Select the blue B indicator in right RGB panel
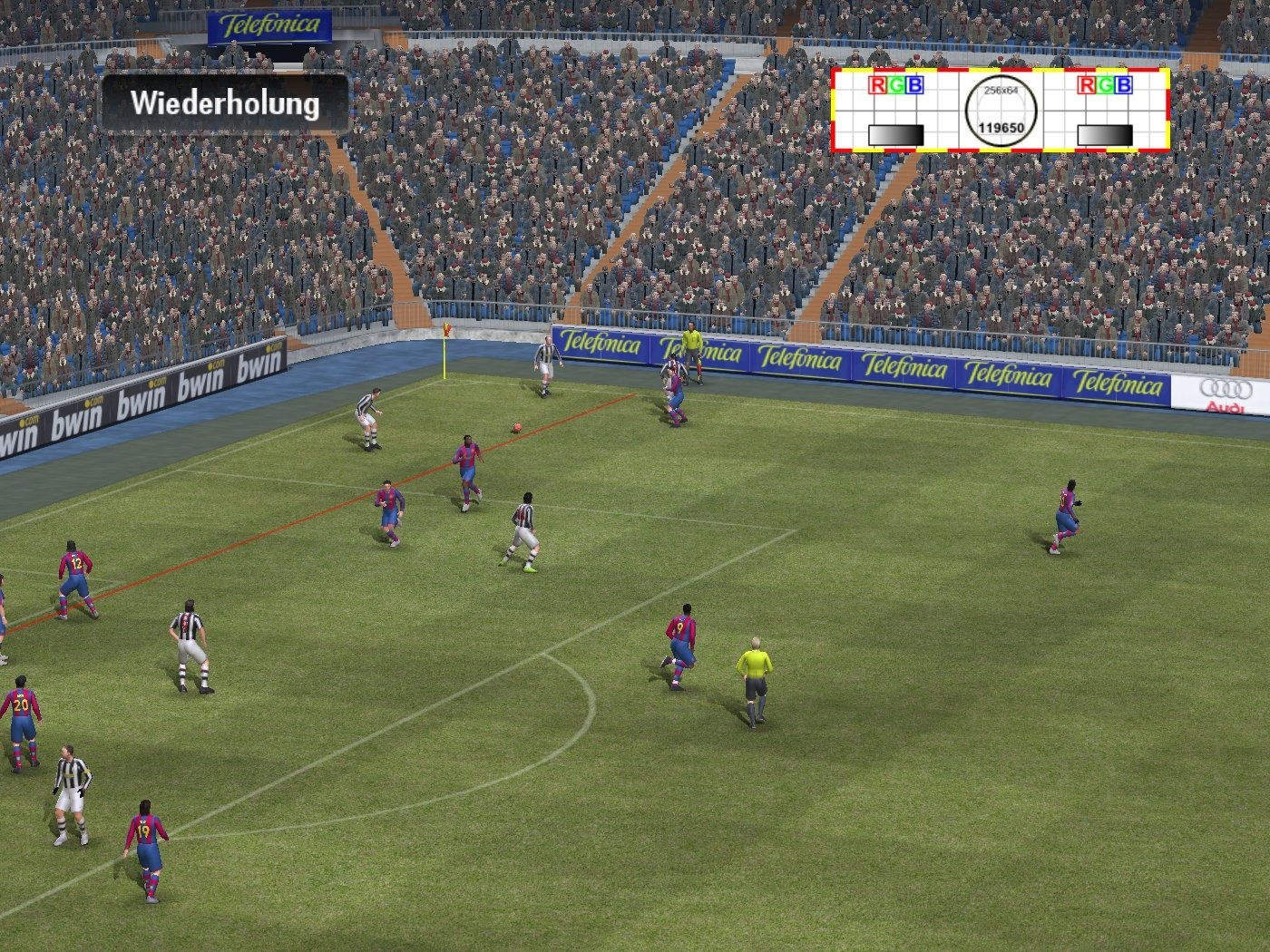 tap(1125, 83)
